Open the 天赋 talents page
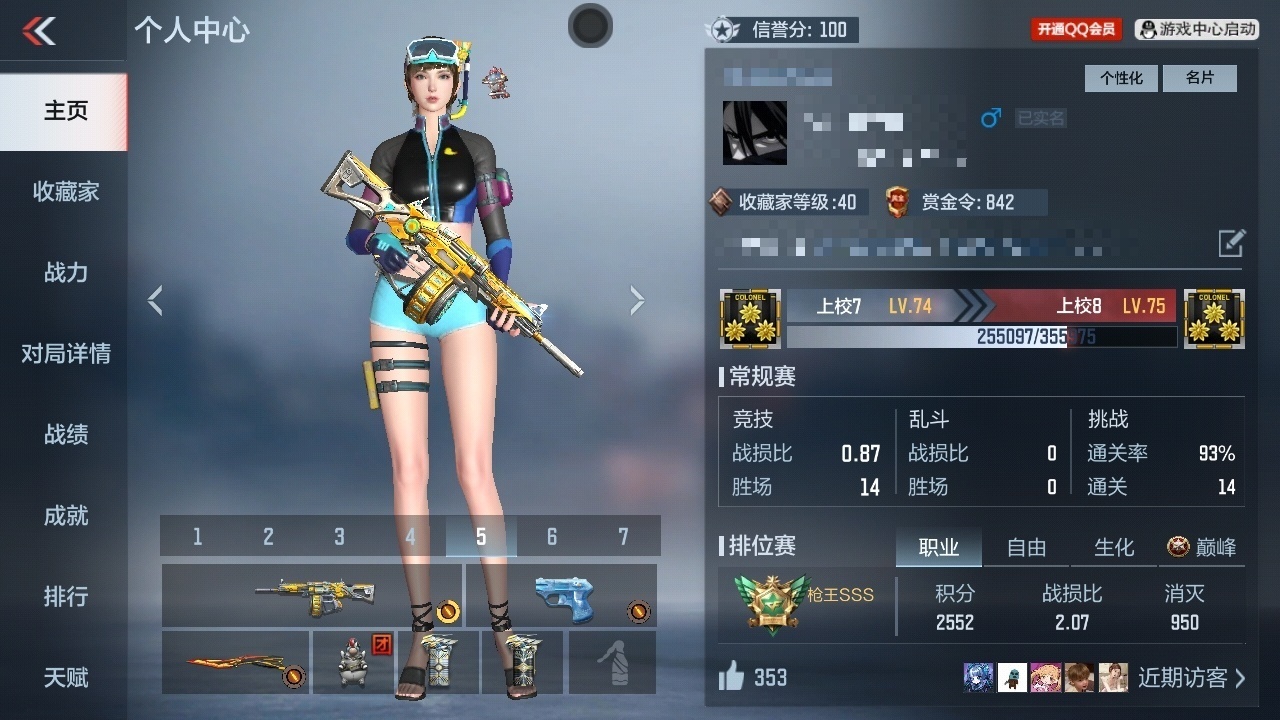Viewport: 1280px width, 720px height. tap(65, 677)
